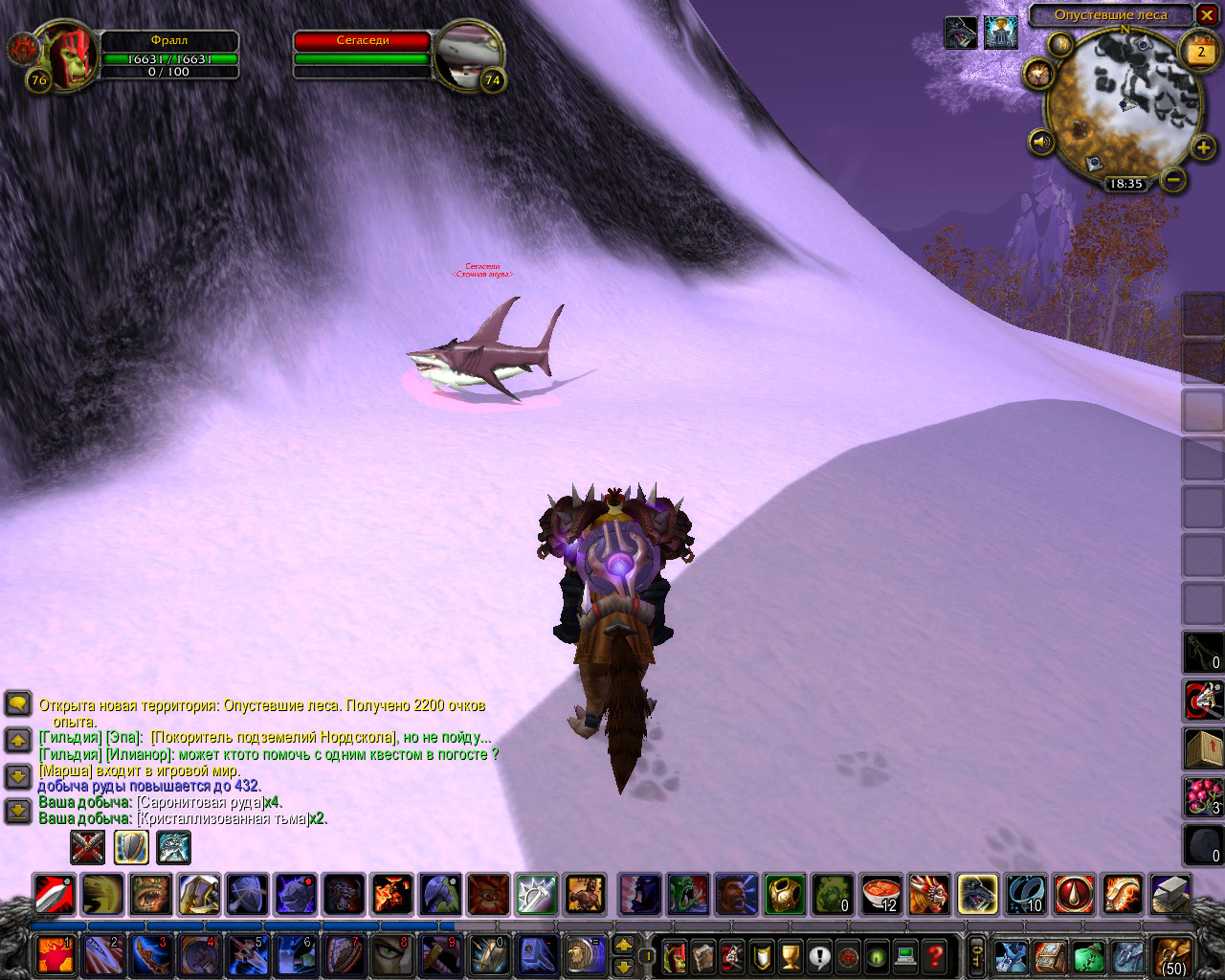Cast the eye ability in slot 8

391,955
